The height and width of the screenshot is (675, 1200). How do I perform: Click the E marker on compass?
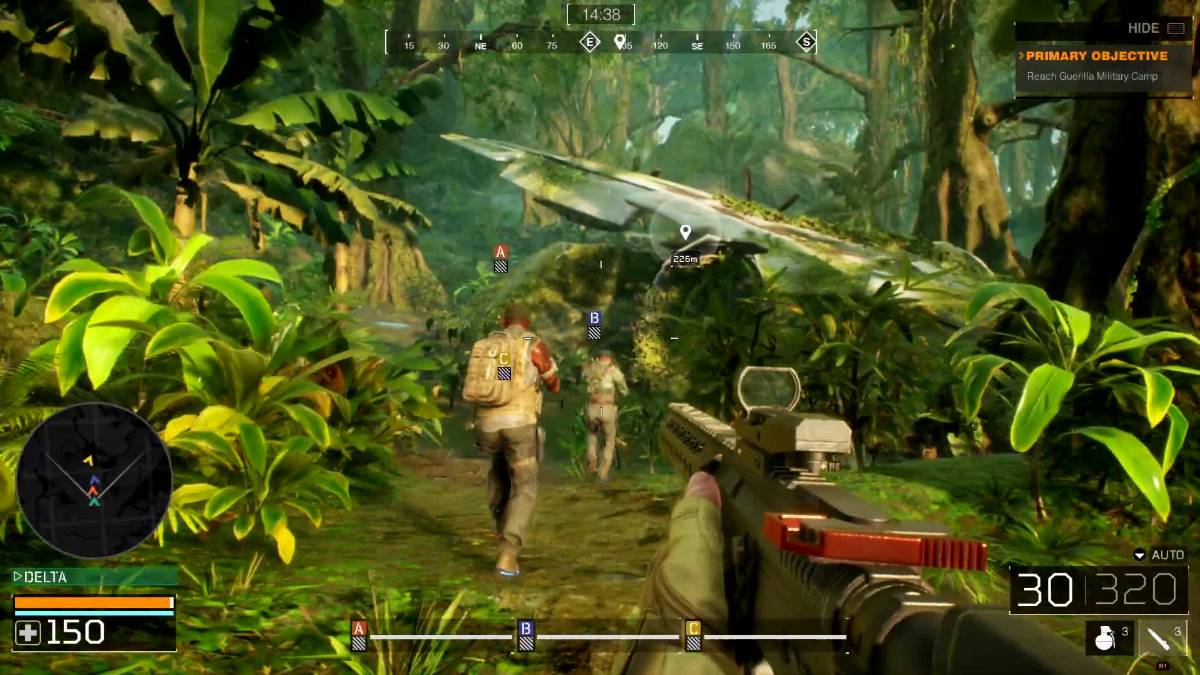[590, 41]
